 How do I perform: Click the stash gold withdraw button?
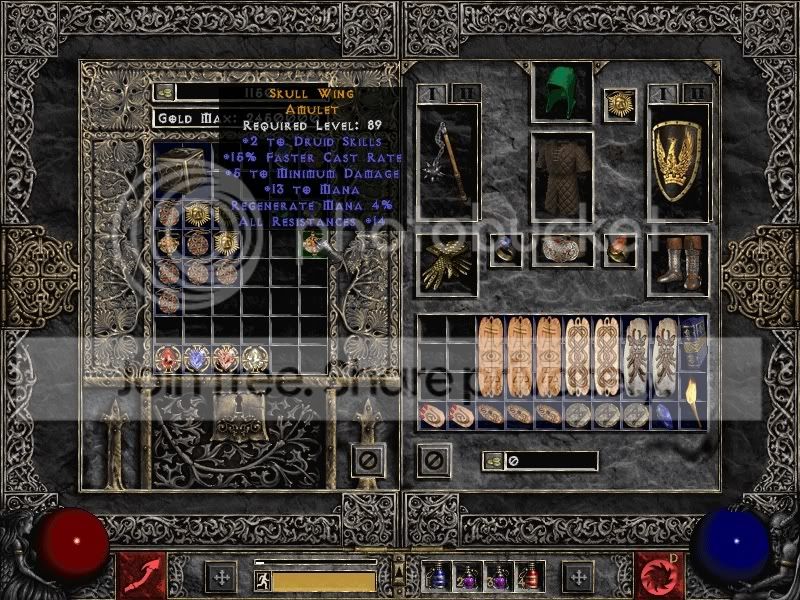(164, 92)
